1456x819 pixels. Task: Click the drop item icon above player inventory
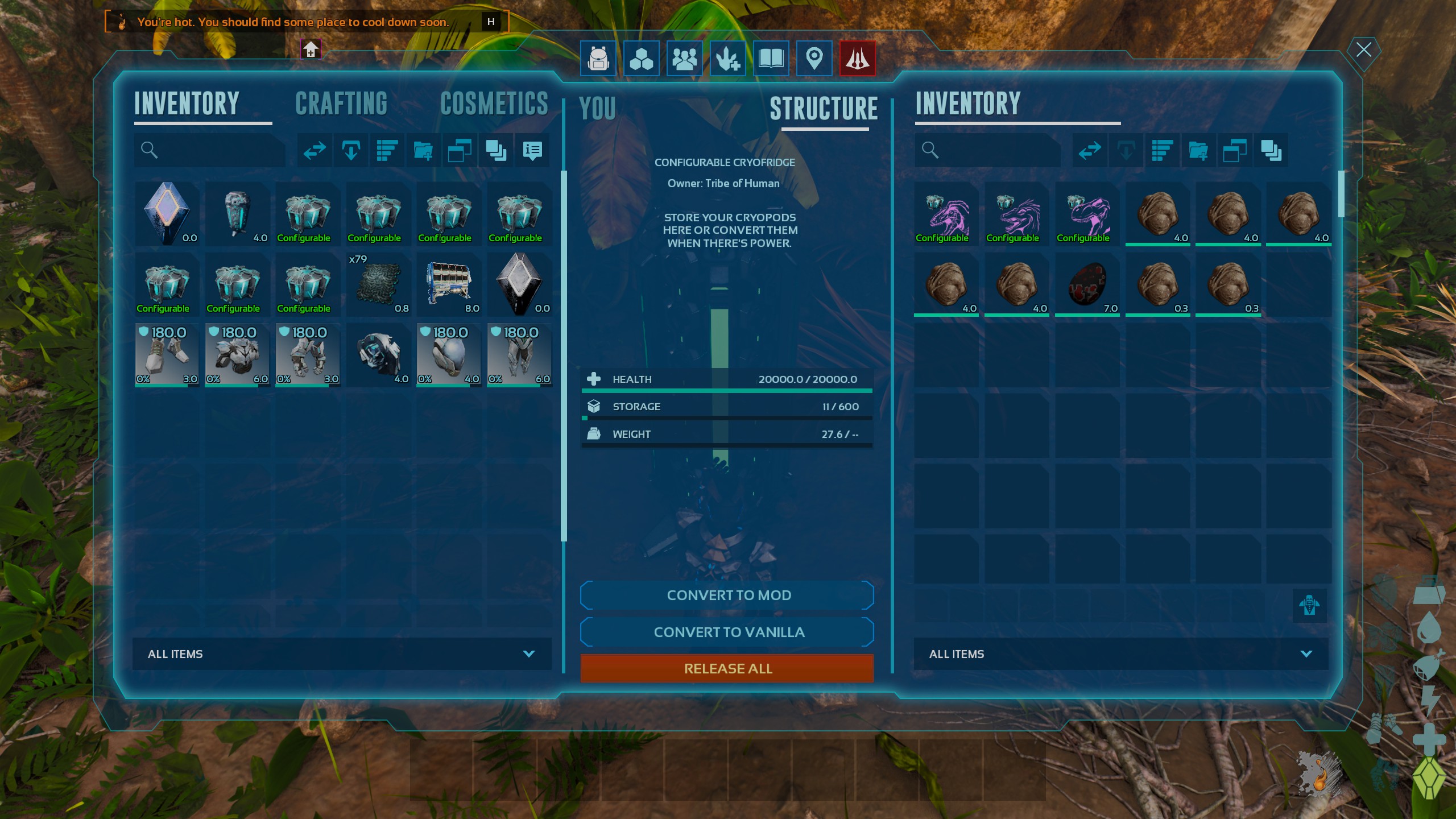(350, 150)
